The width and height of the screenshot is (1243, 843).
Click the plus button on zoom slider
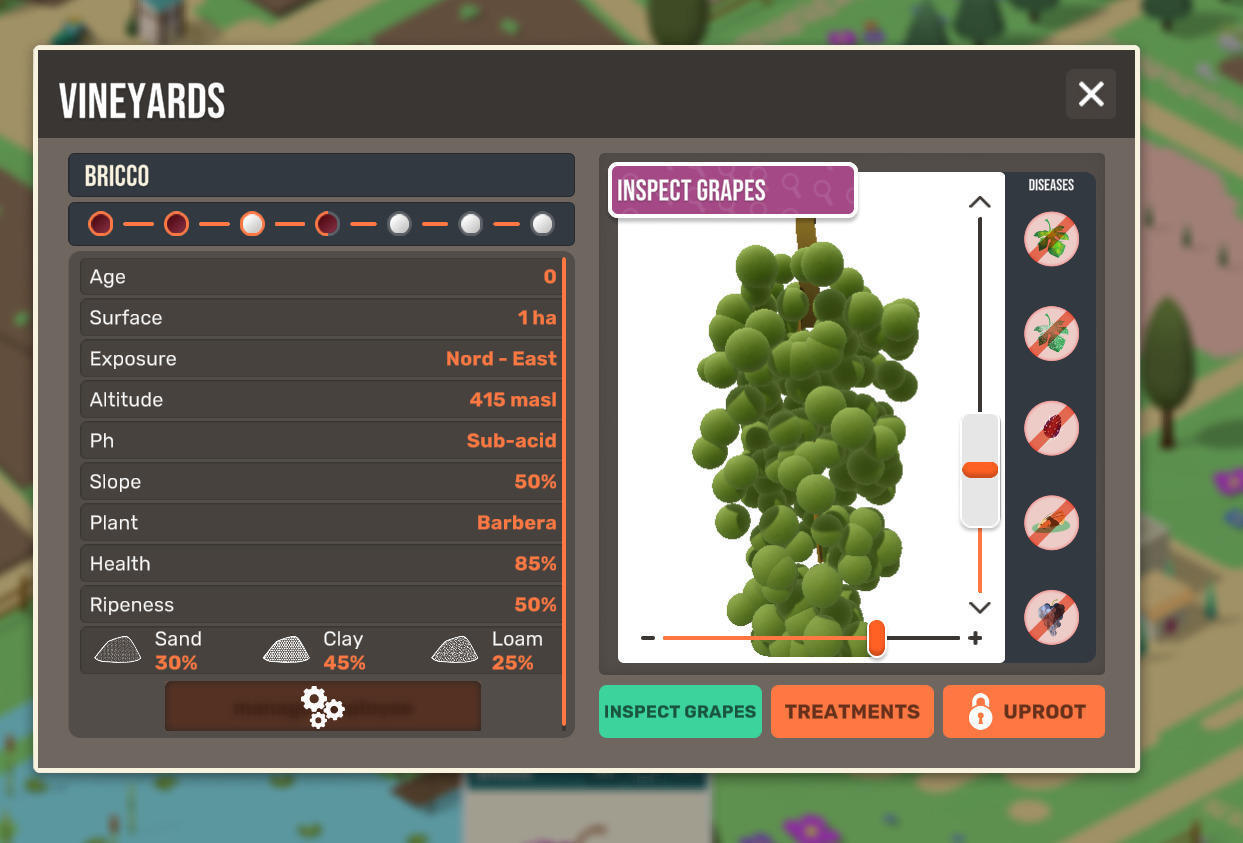coord(975,638)
